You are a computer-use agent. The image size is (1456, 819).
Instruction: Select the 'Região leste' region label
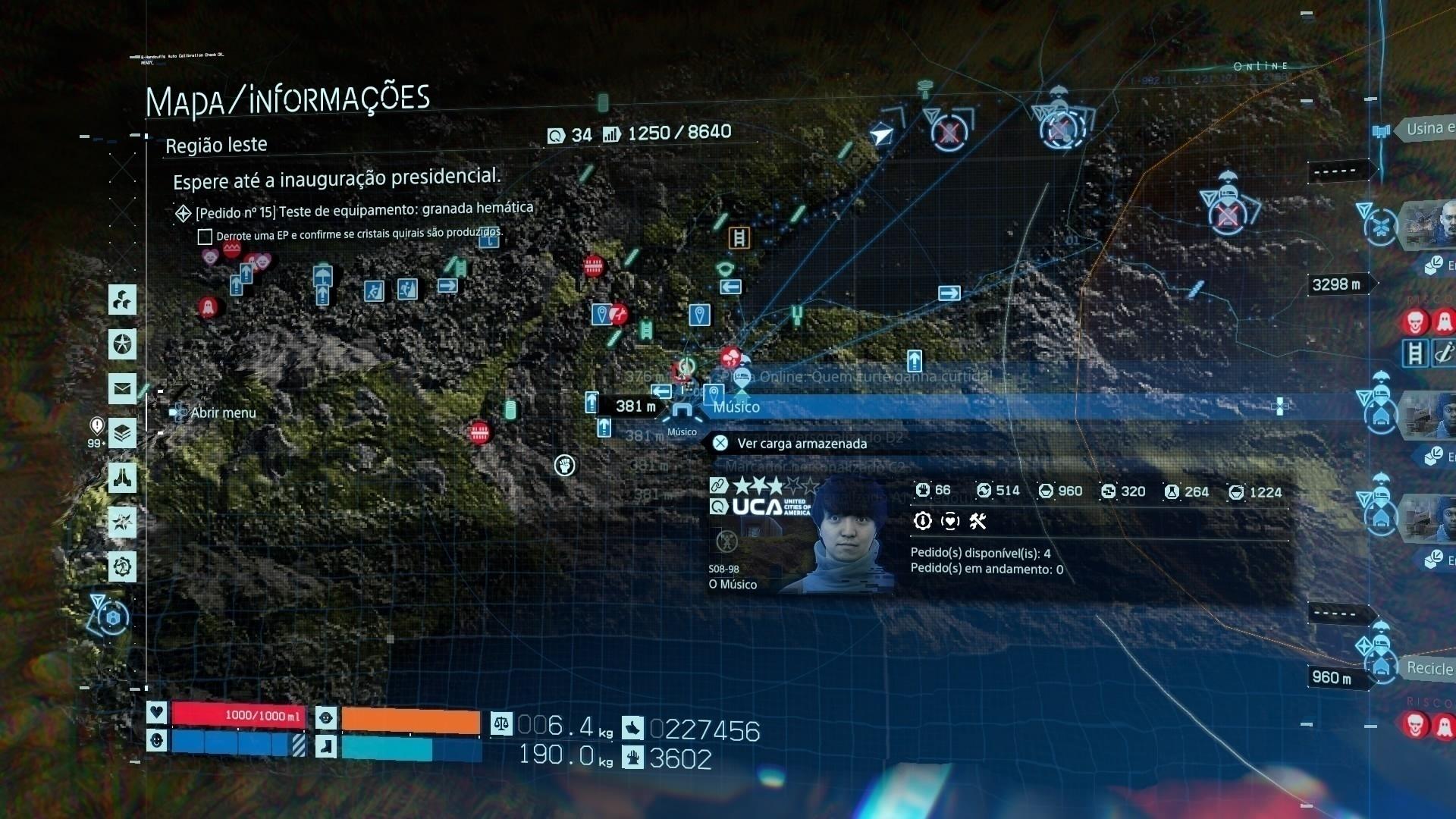(x=217, y=144)
